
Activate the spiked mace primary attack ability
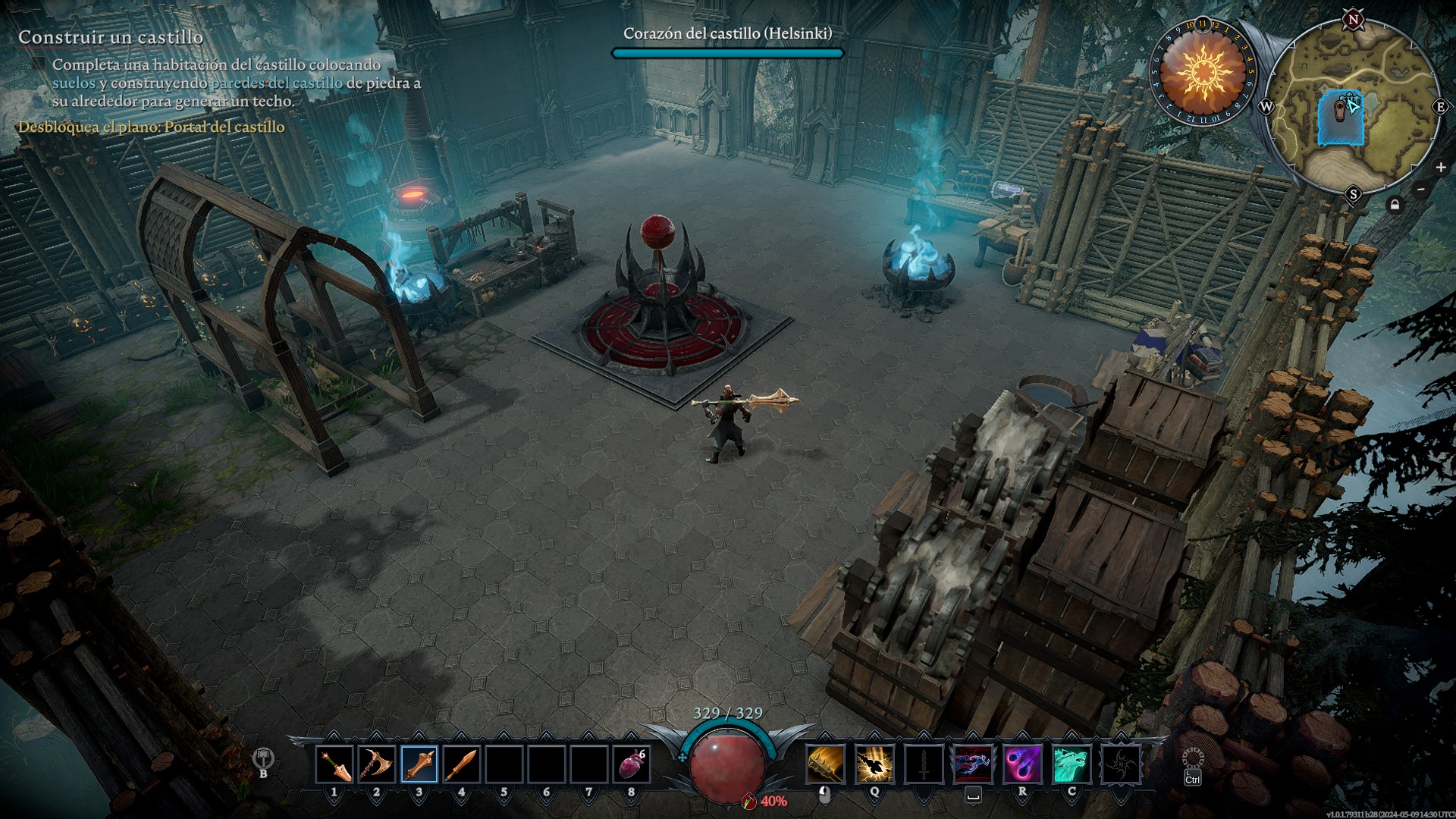coord(825,764)
